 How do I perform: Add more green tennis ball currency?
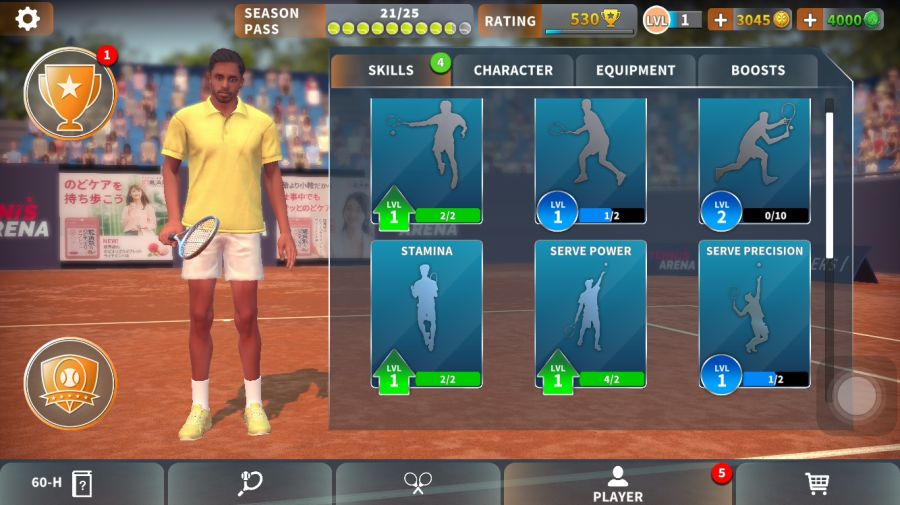(x=809, y=19)
